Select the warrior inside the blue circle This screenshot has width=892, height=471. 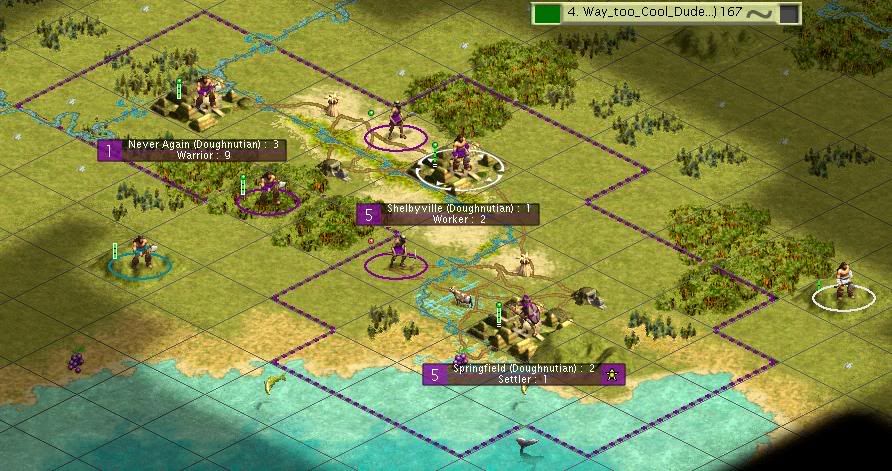coord(139,255)
